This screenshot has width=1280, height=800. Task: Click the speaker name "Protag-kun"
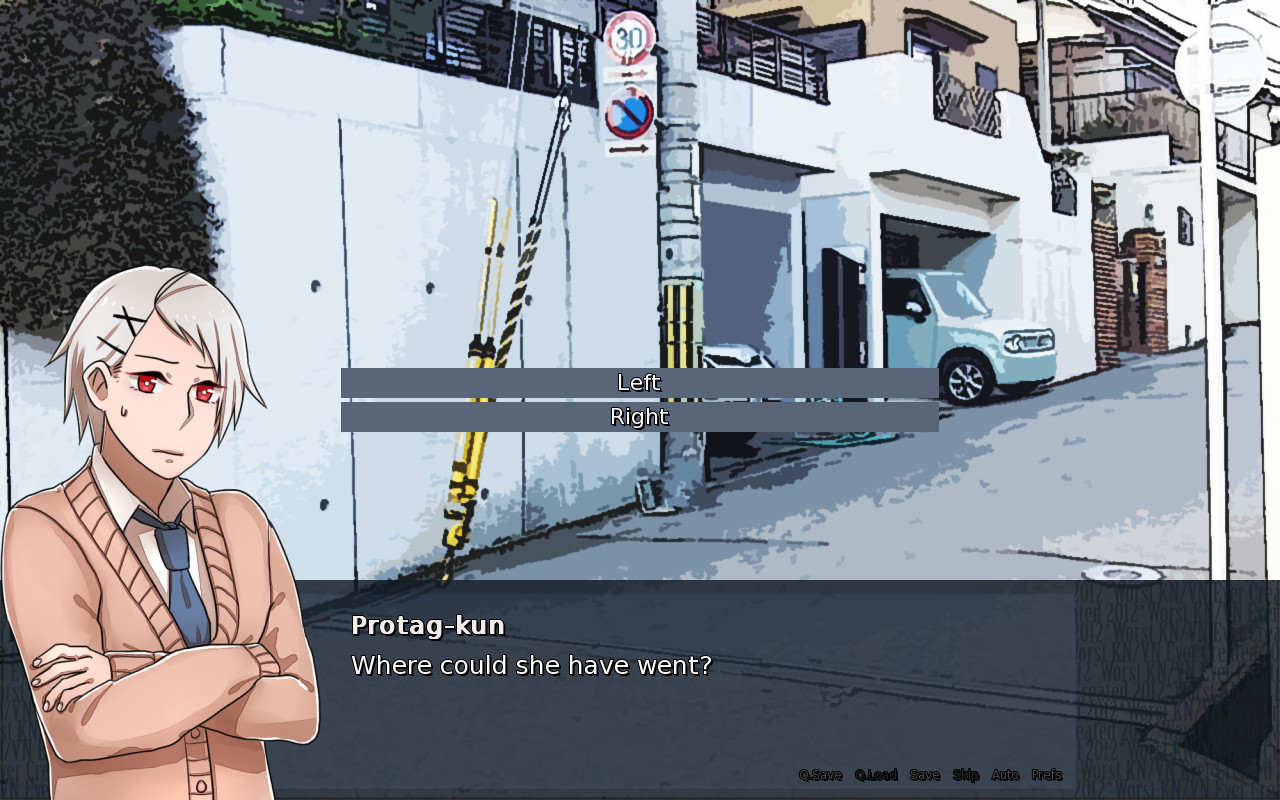(x=427, y=625)
